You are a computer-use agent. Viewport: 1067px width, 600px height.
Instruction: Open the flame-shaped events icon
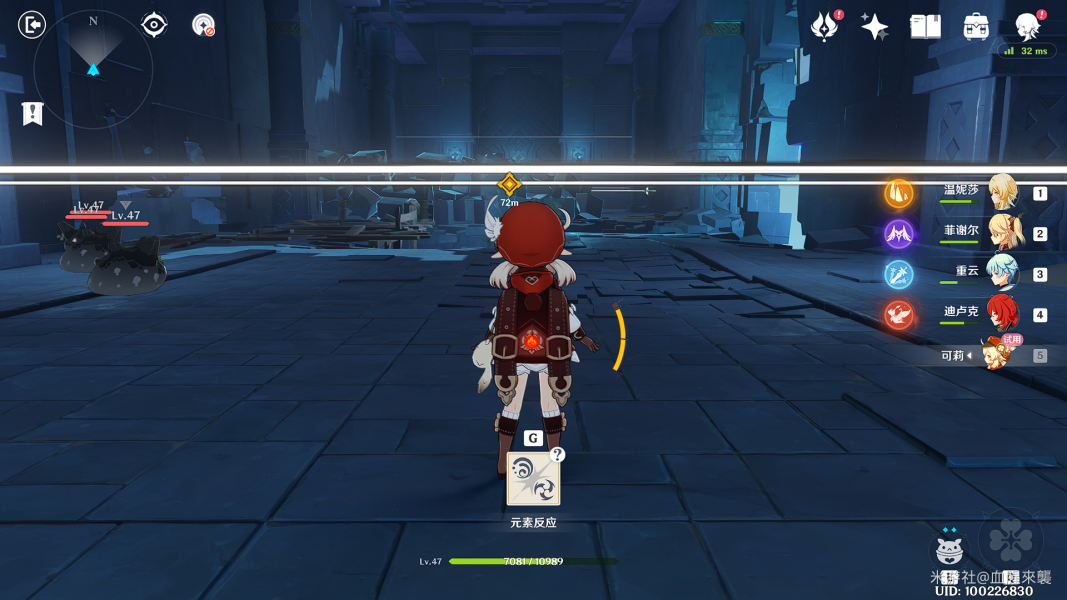825,27
